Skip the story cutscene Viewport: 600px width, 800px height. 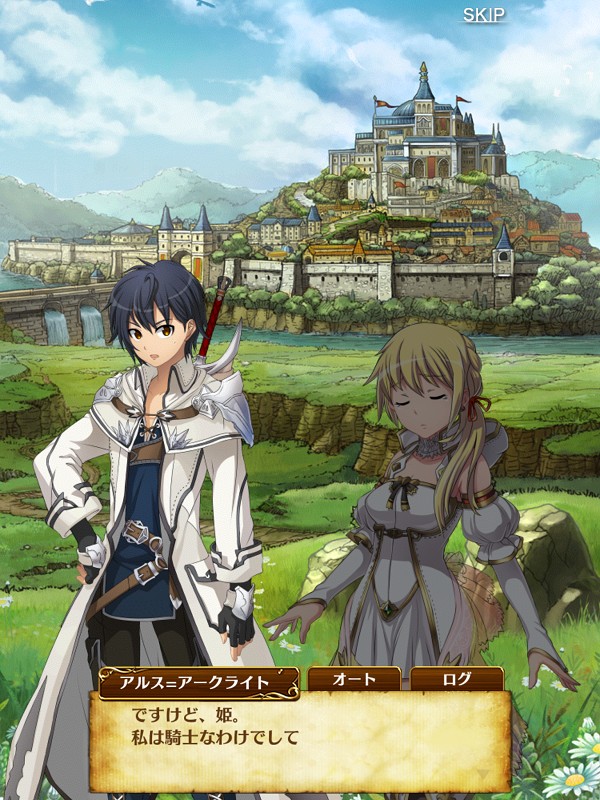pyautogui.click(x=483, y=15)
